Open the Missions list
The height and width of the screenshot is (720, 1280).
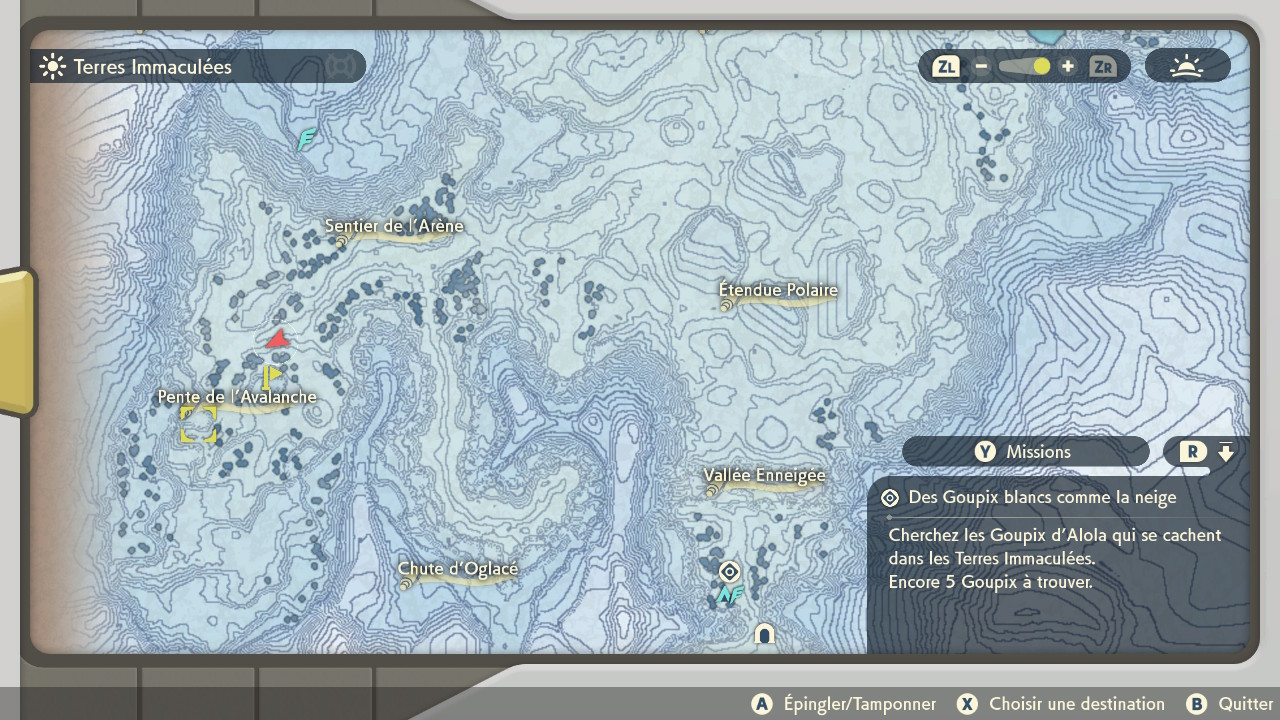[x=1025, y=452]
